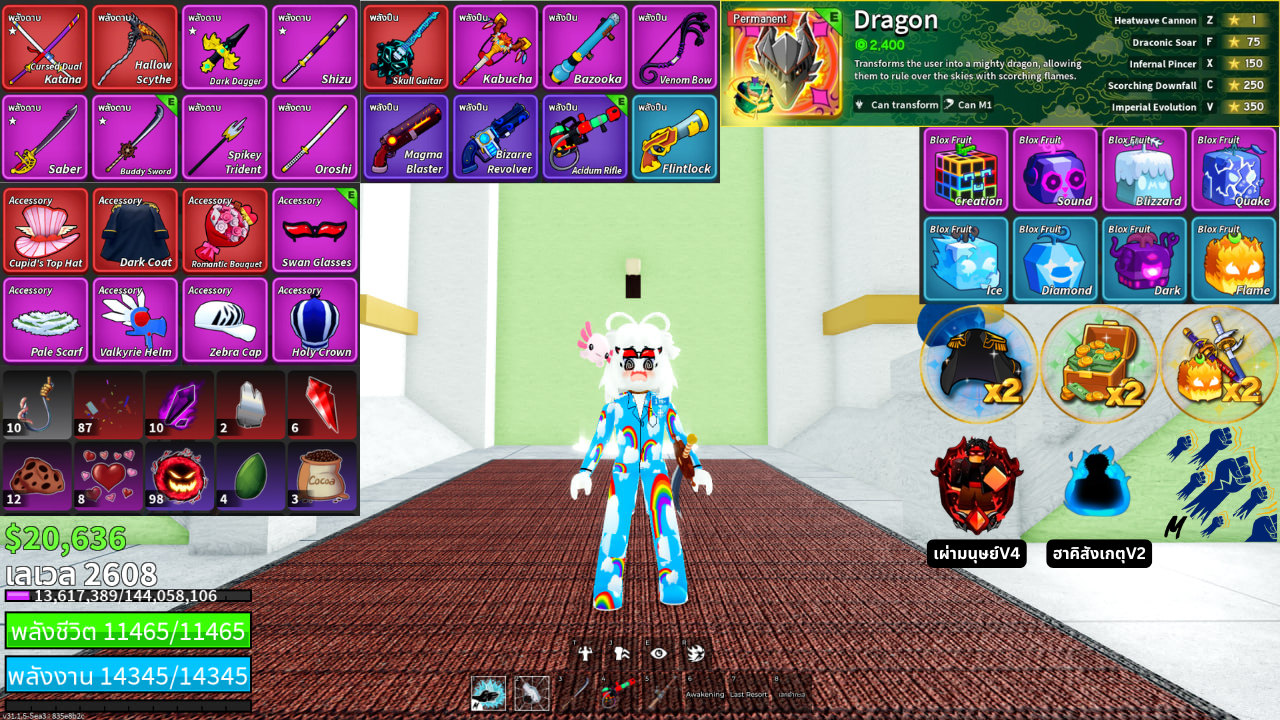Screen dimensions: 1280x720
Task: Click the Venom Bow icon
Action: pos(675,46)
